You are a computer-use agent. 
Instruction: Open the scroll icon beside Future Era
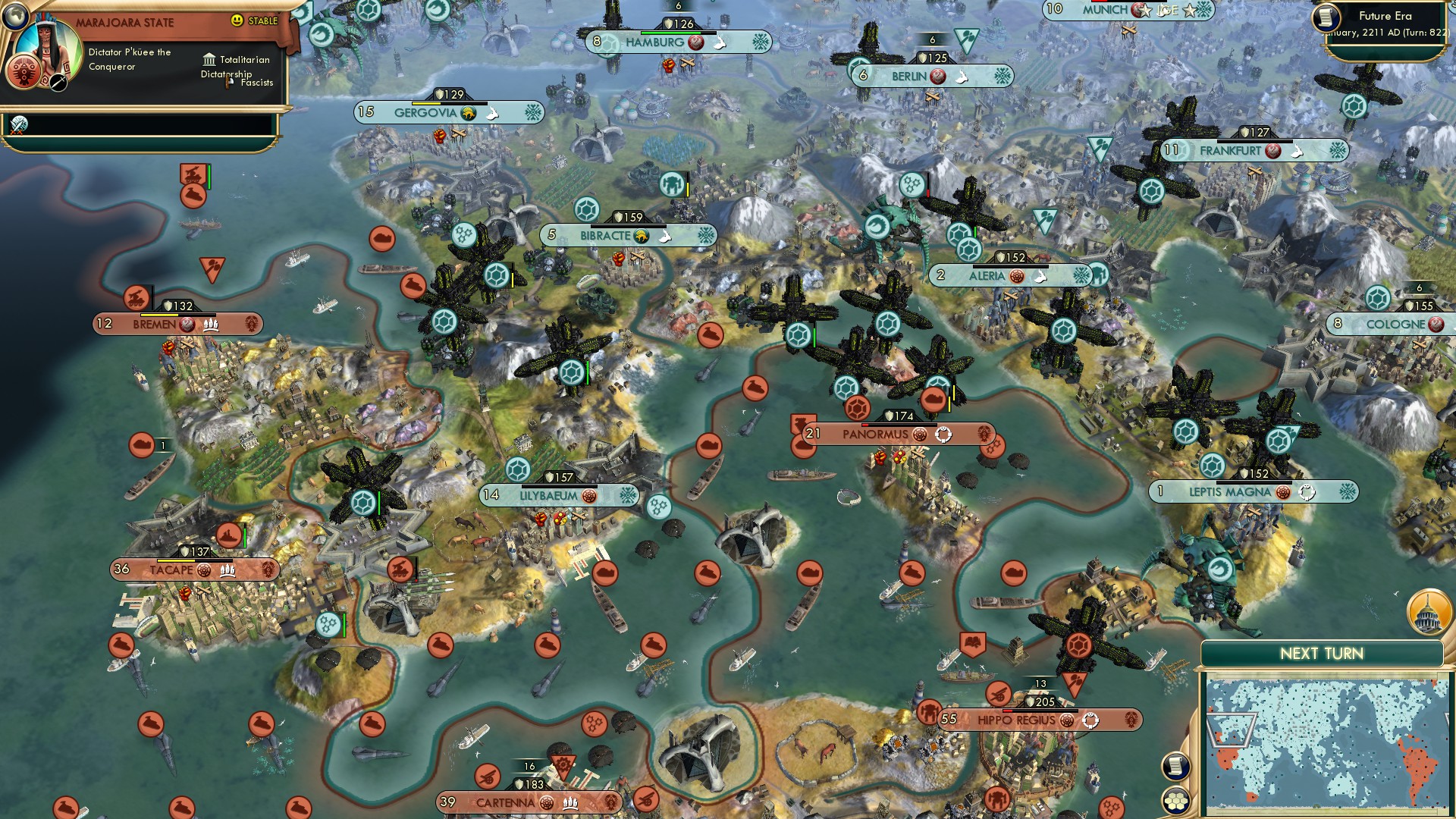click(x=1326, y=17)
